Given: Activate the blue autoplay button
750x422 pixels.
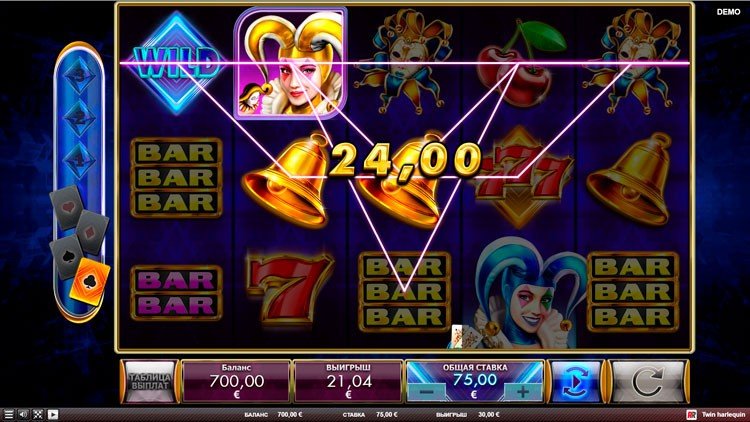Looking at the screenshot, I should click(x=577, y=381).
